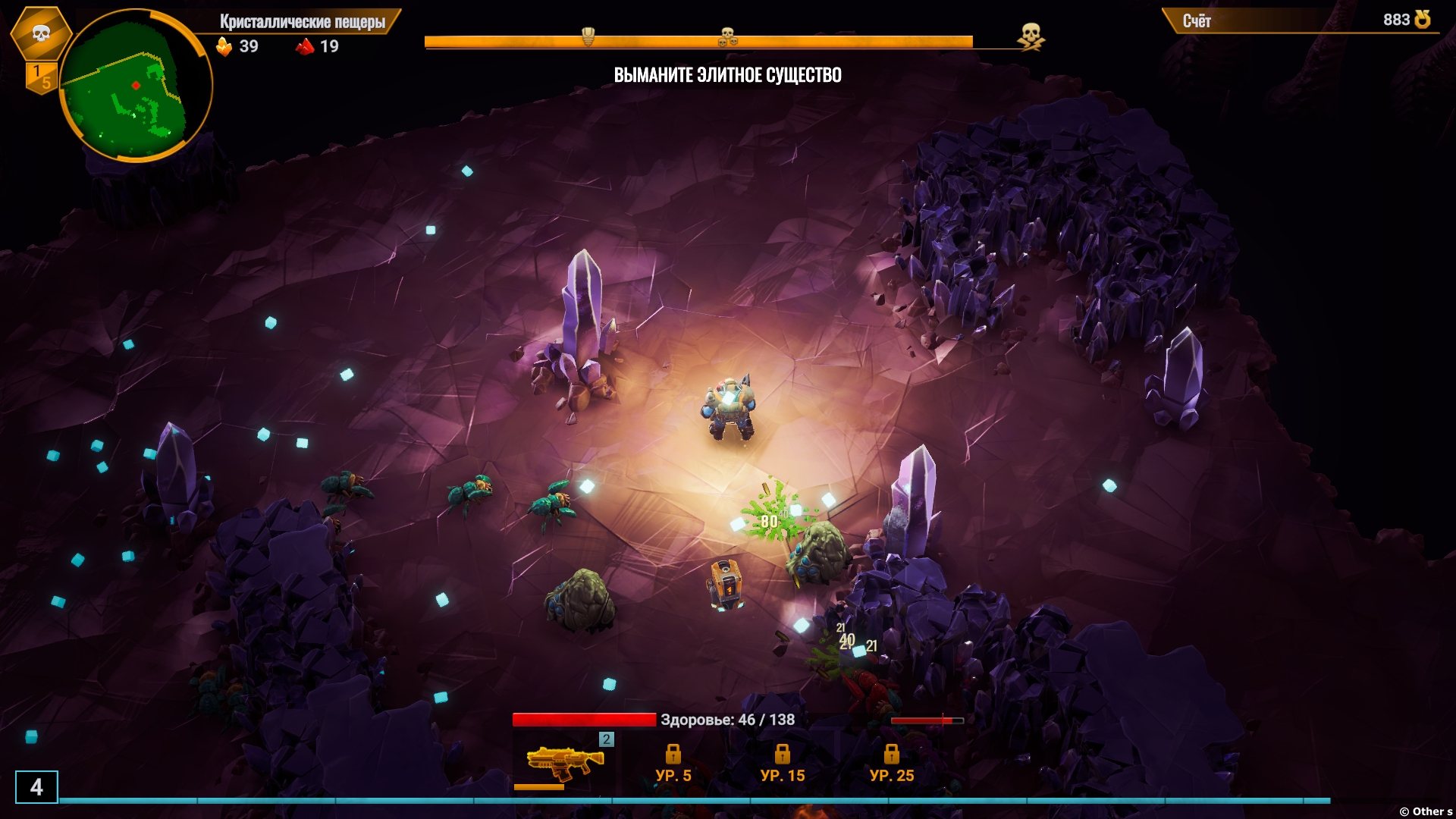This screenshot has height=819, width=1456.
Task: Click the first marker on the progress bar
Action: (588, 36)
